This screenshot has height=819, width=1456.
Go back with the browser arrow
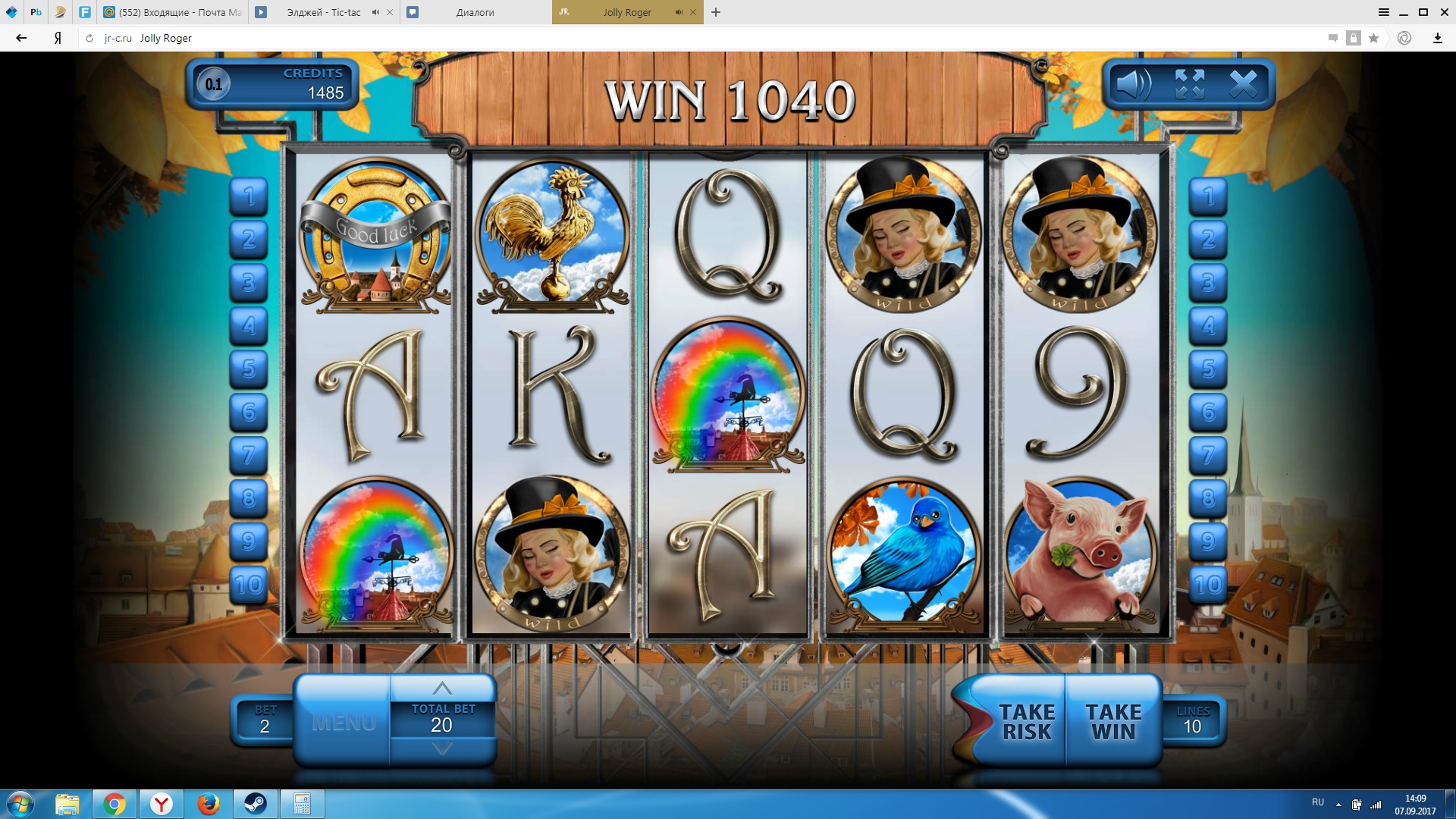pos(21,38)
